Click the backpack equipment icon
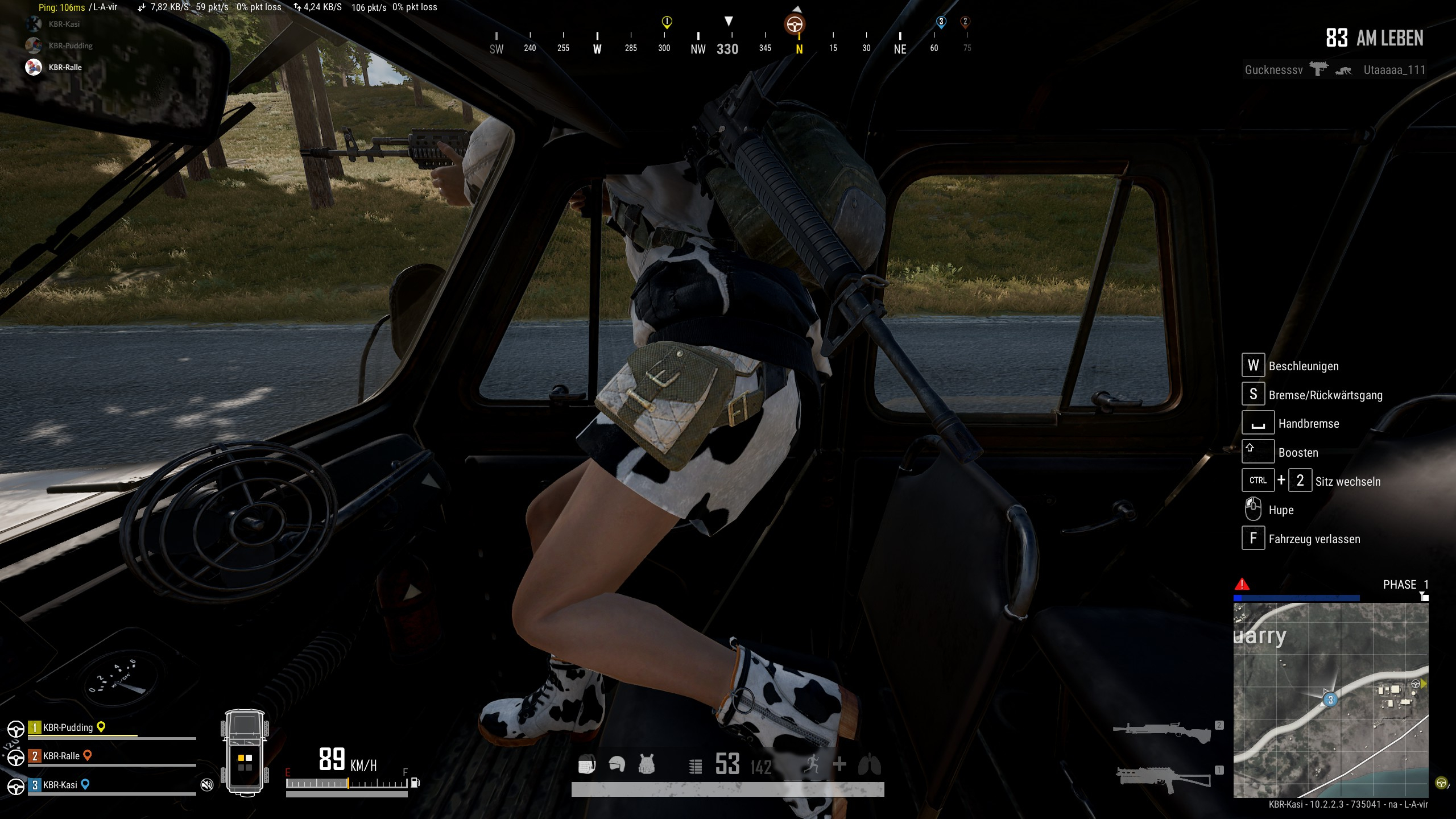1456x819 pixels. coord(587,765)
